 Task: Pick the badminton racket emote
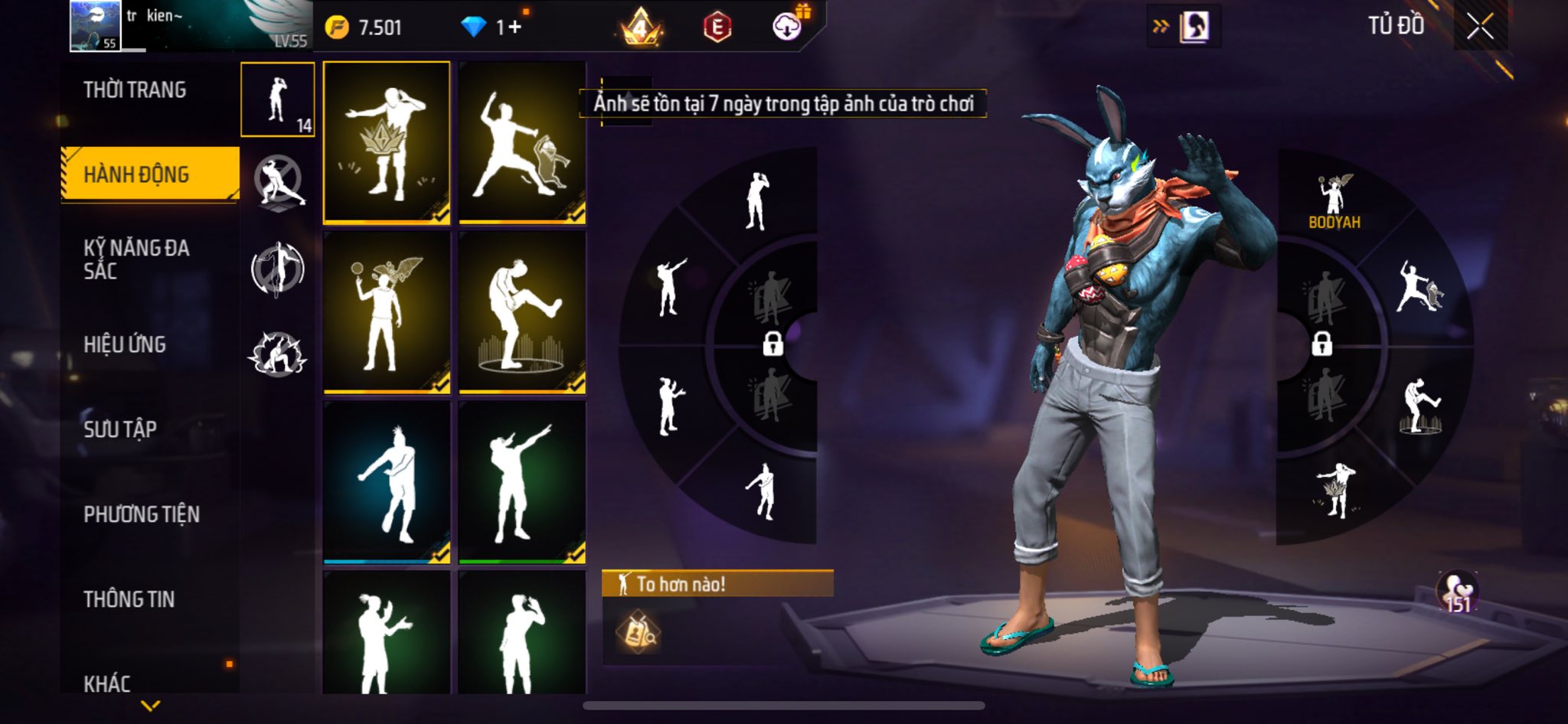[x=387, y=313]
